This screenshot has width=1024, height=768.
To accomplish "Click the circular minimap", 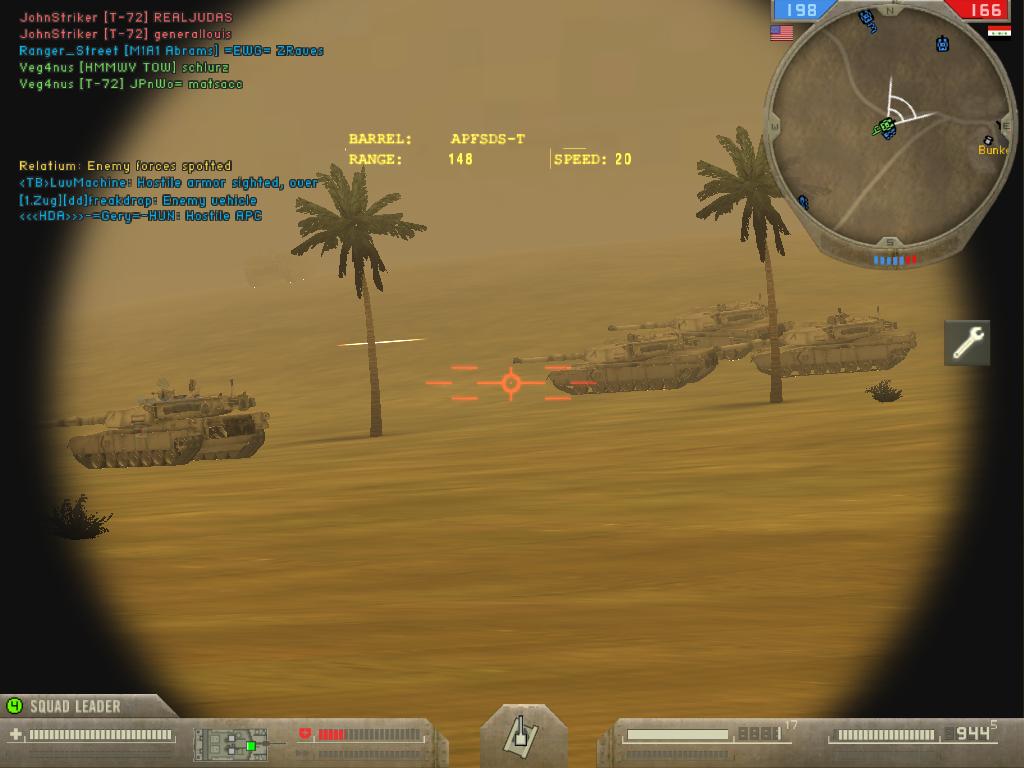I will [889, 132].
